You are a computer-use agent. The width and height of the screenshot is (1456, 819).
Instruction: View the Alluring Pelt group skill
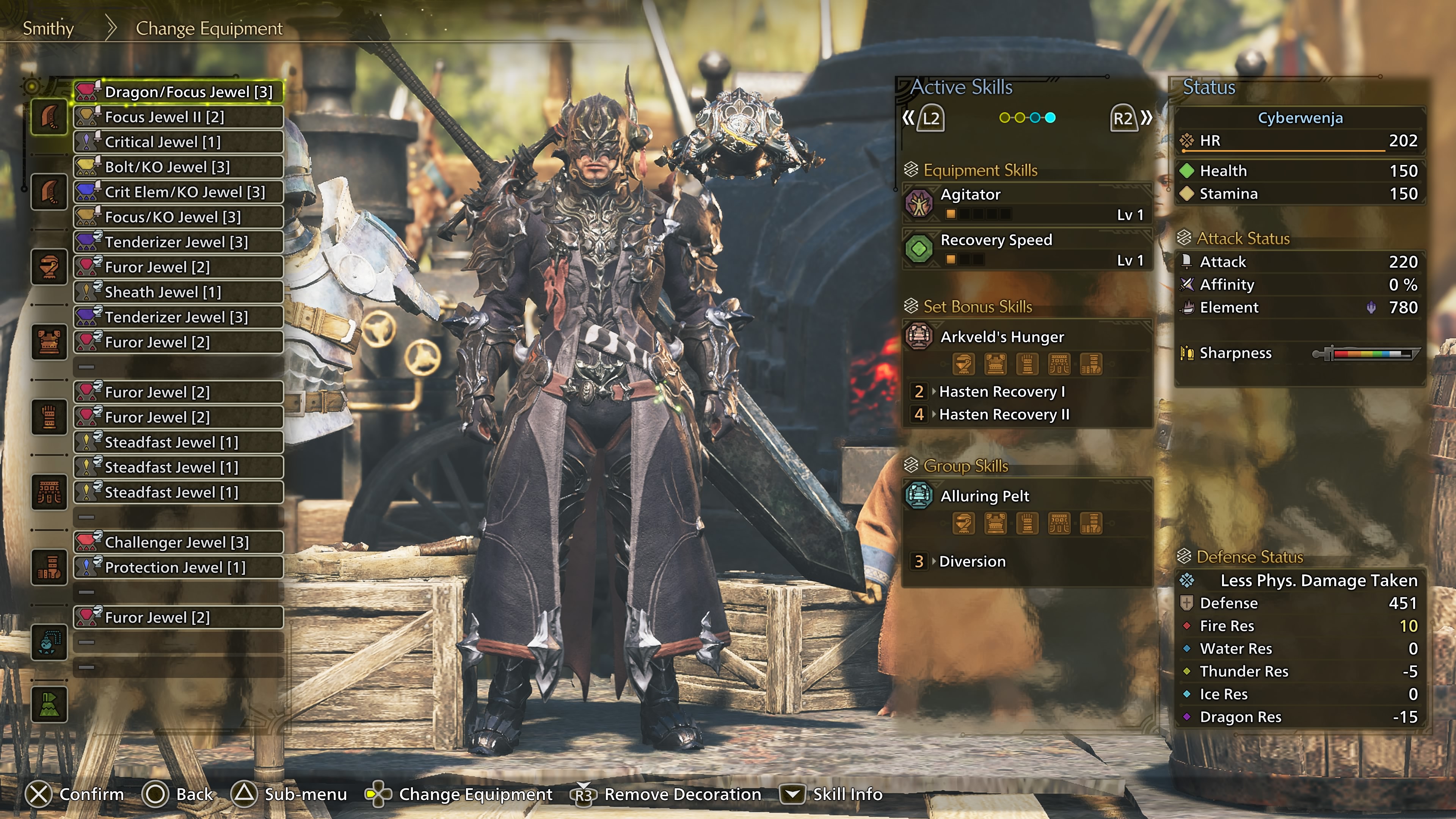point(1026,496)
